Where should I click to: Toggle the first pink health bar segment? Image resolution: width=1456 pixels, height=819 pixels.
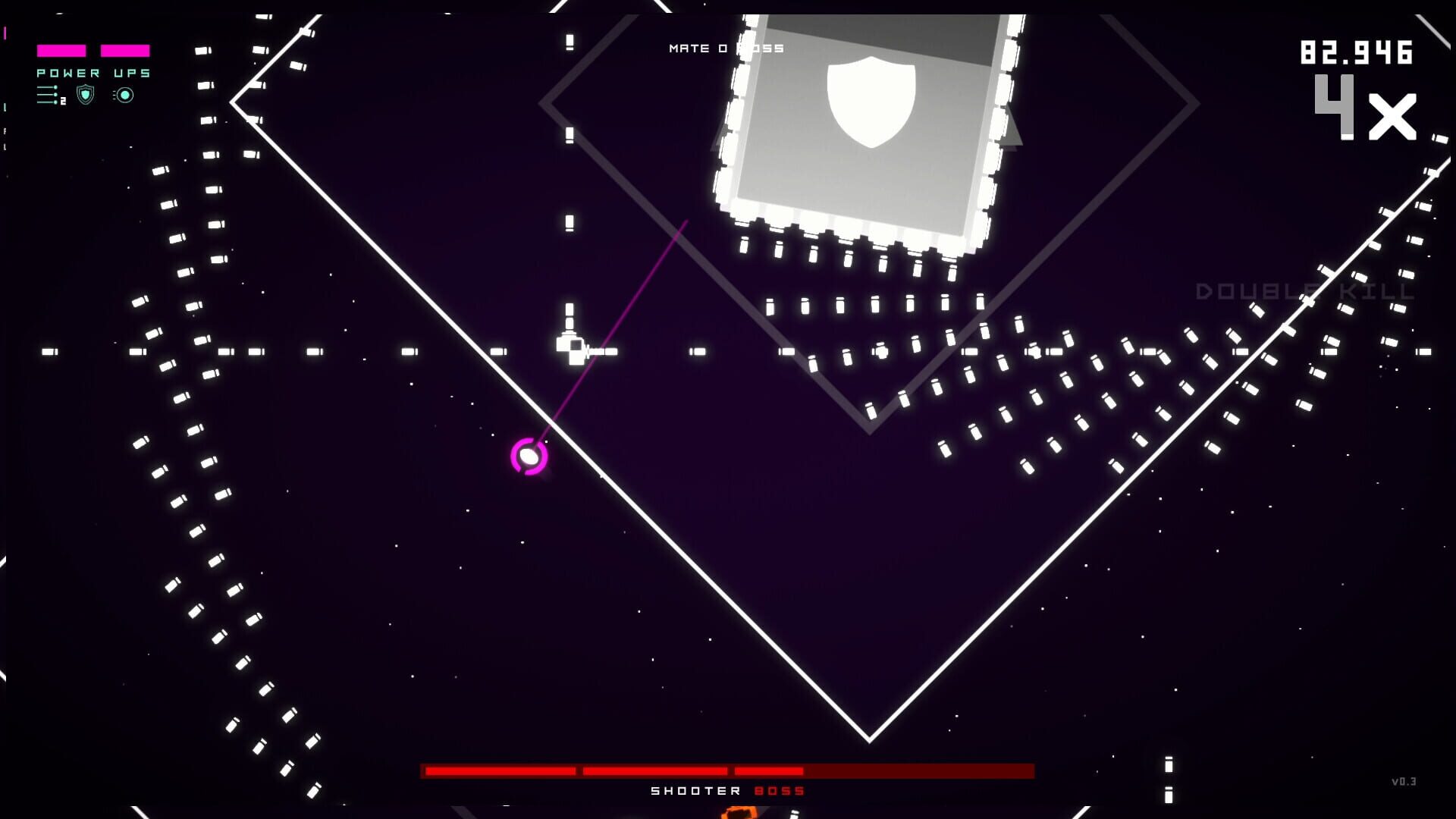click(x=61, y=50)
